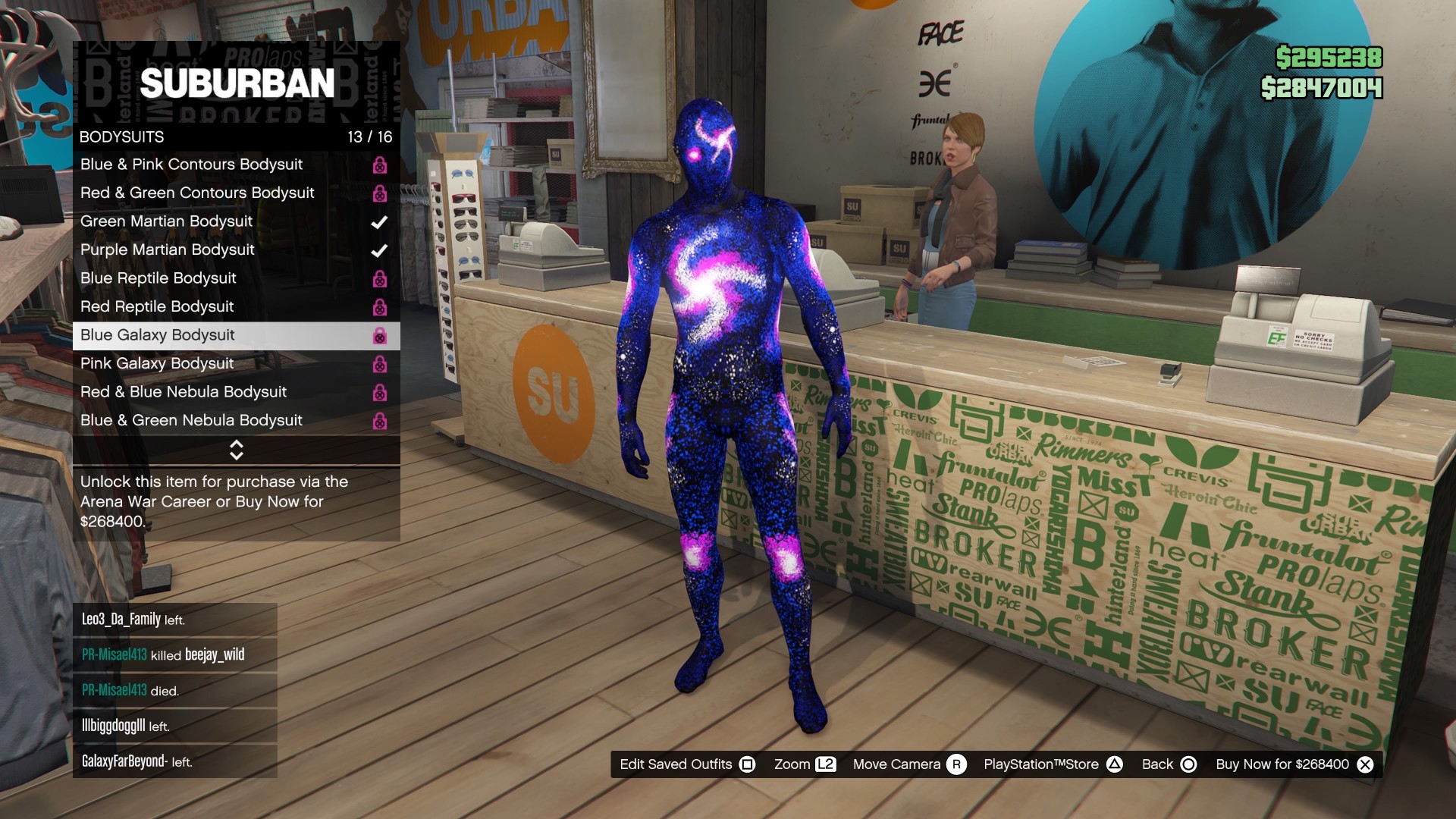Click the Move Camera option
Screen dimensions: 1456x819
909,764
